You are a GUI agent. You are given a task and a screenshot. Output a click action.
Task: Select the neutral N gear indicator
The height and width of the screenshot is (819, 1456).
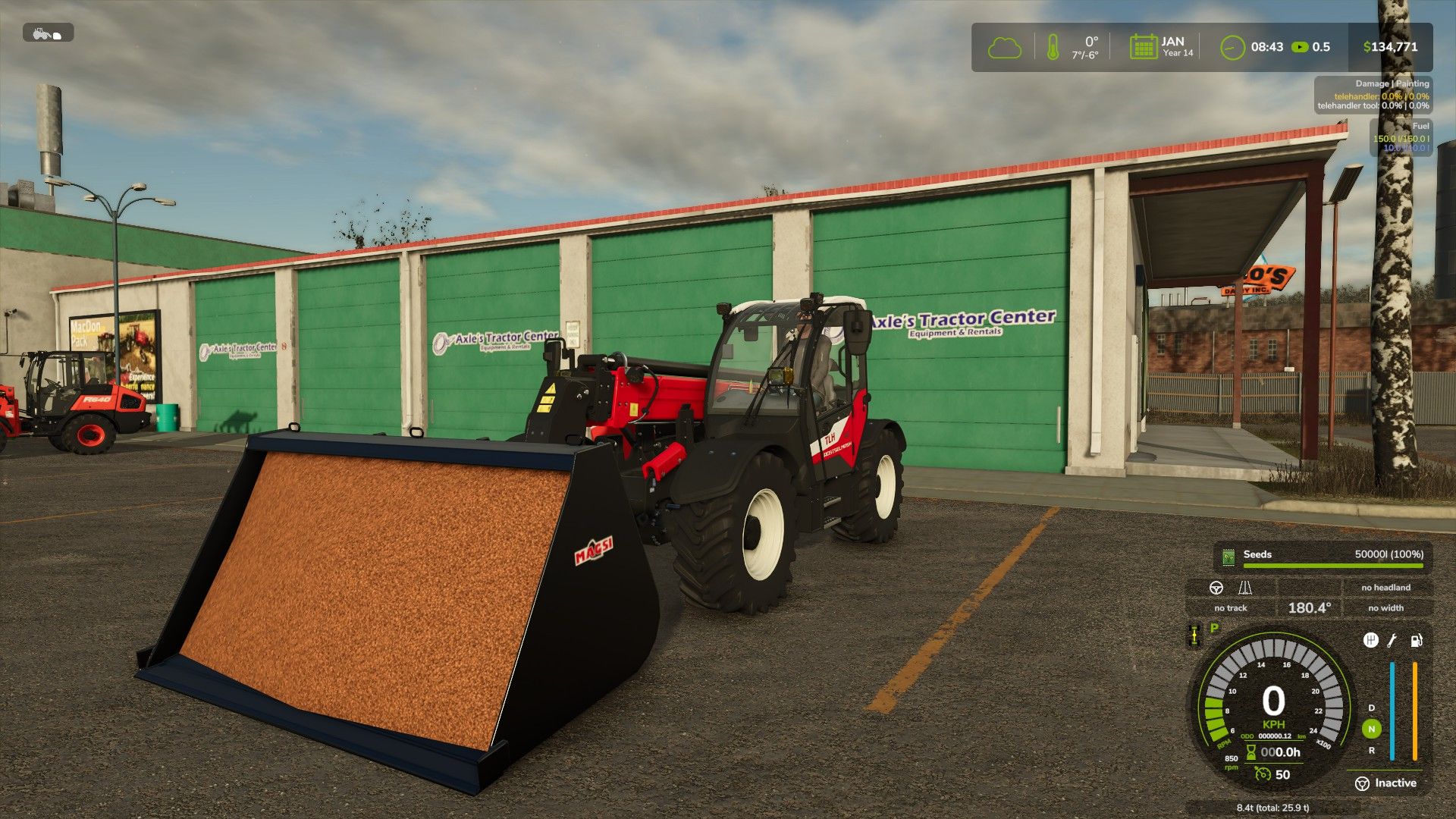point(1371,729)
